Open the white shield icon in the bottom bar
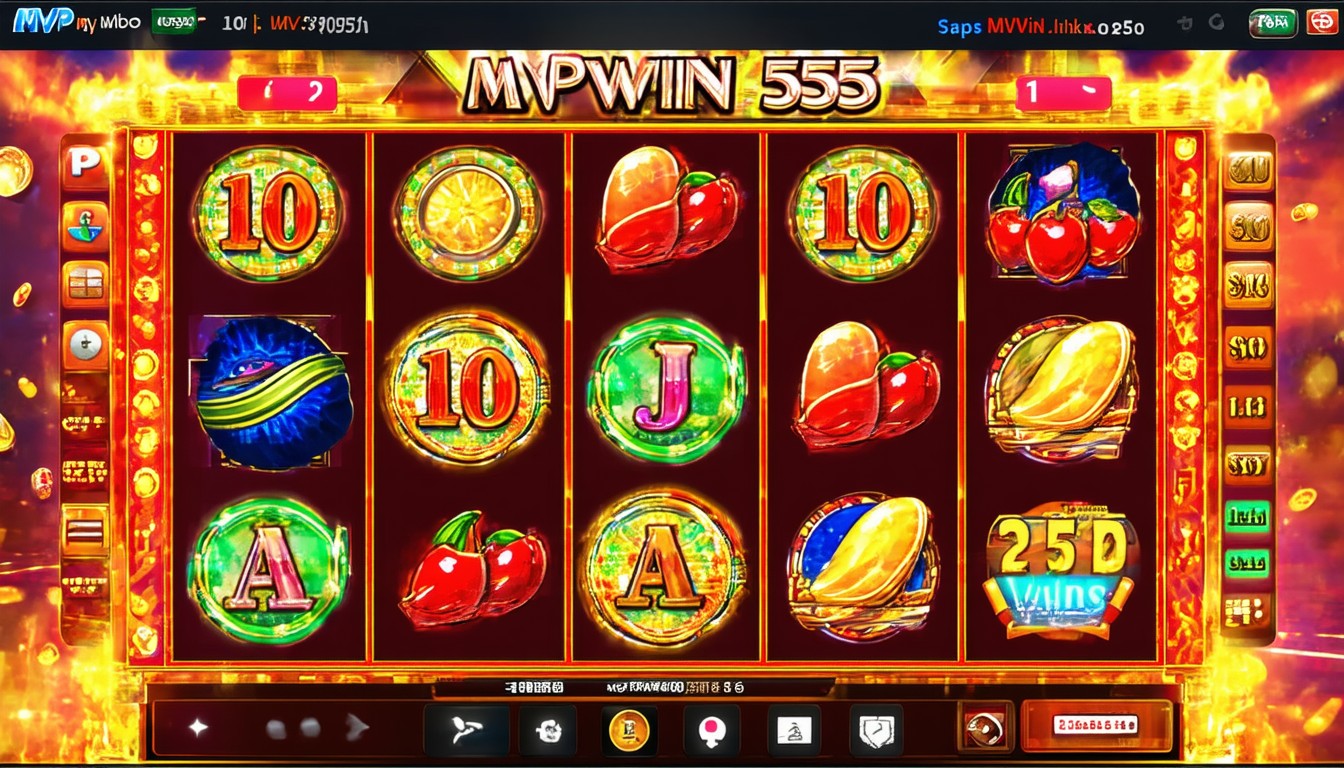This screenshot has width=1344, height=768. tap(875, 730)
